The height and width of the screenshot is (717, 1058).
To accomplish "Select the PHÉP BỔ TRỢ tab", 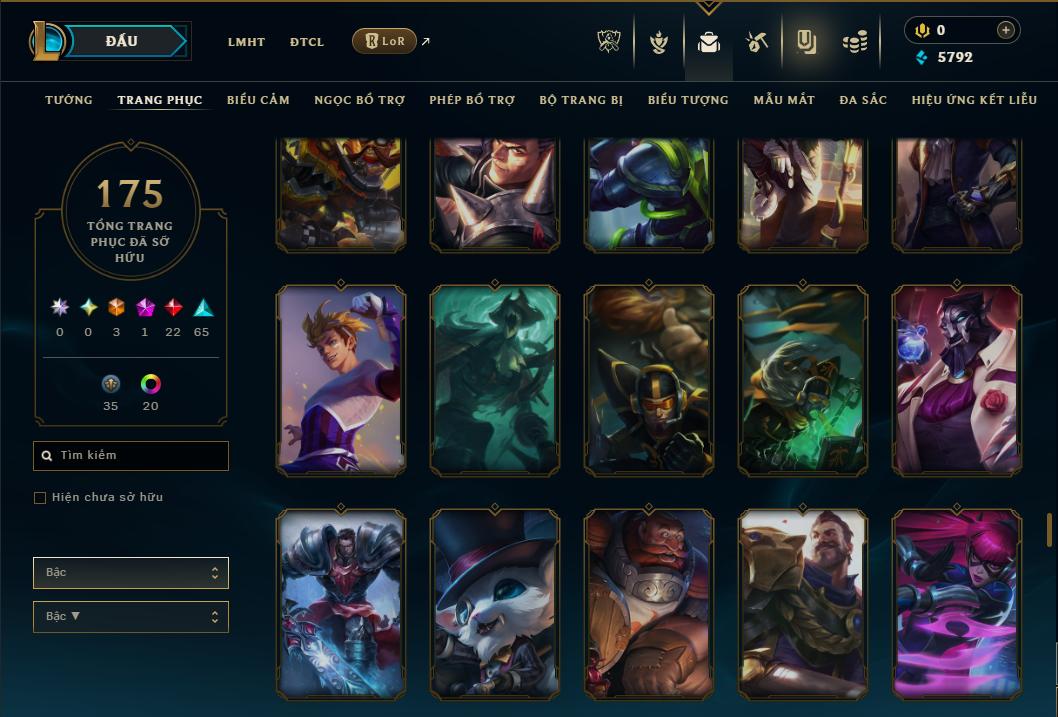I will pyautogui.click(x=472, y=100).
